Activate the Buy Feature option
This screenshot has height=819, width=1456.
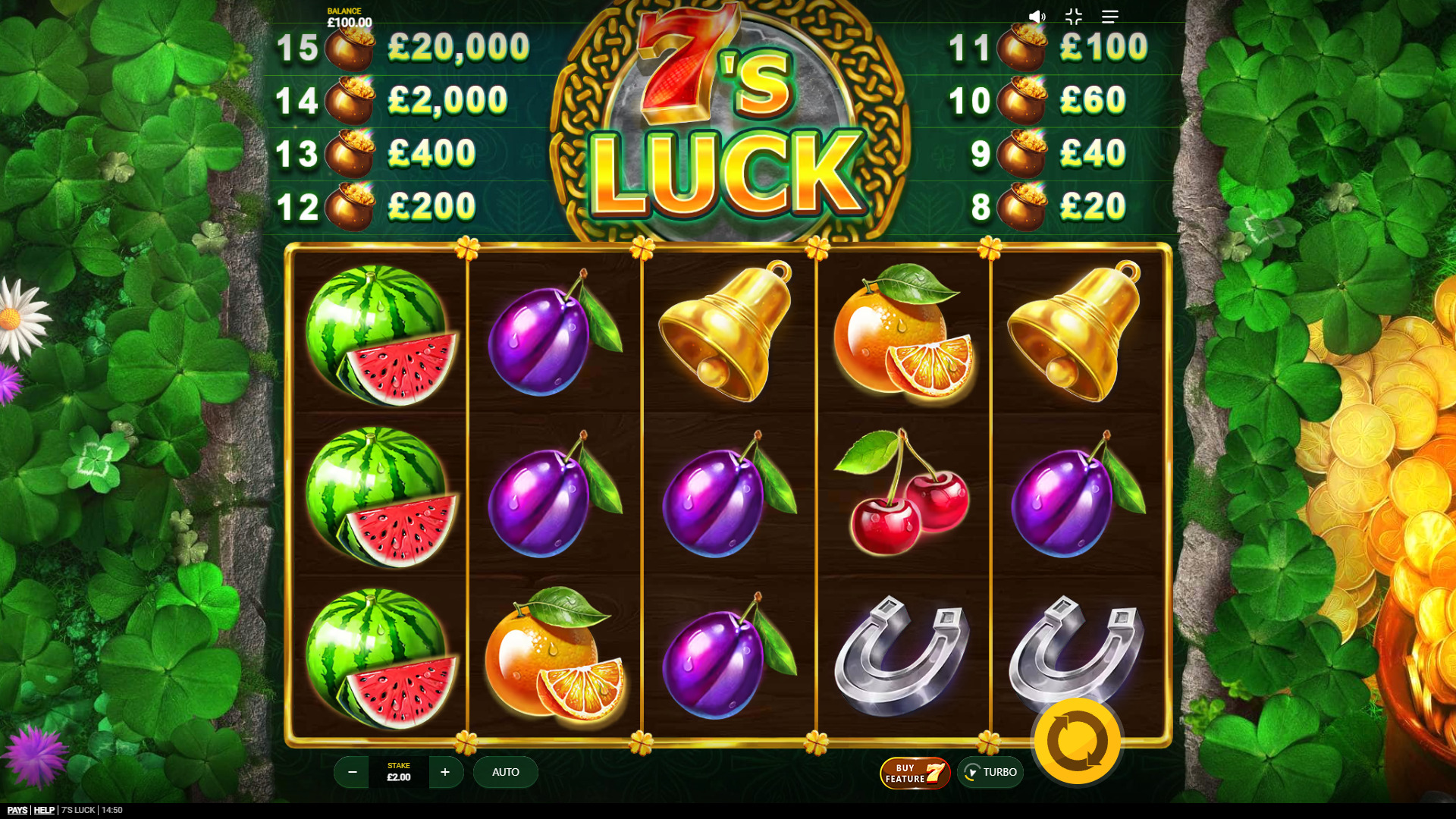pyautogui.click(x=914, y=772)
